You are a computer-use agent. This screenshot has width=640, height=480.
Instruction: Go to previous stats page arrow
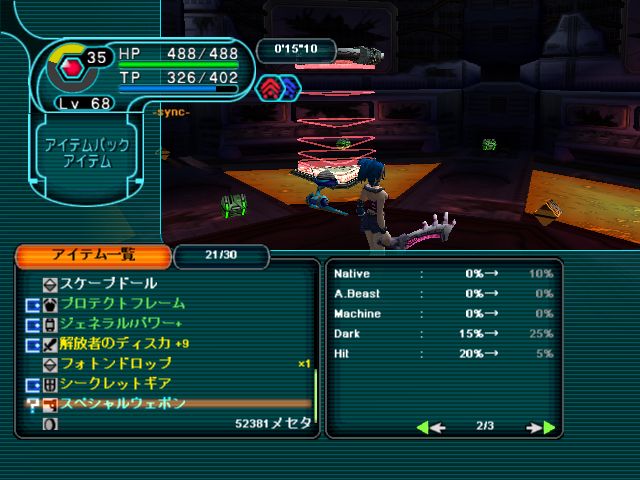coord(430,427)
